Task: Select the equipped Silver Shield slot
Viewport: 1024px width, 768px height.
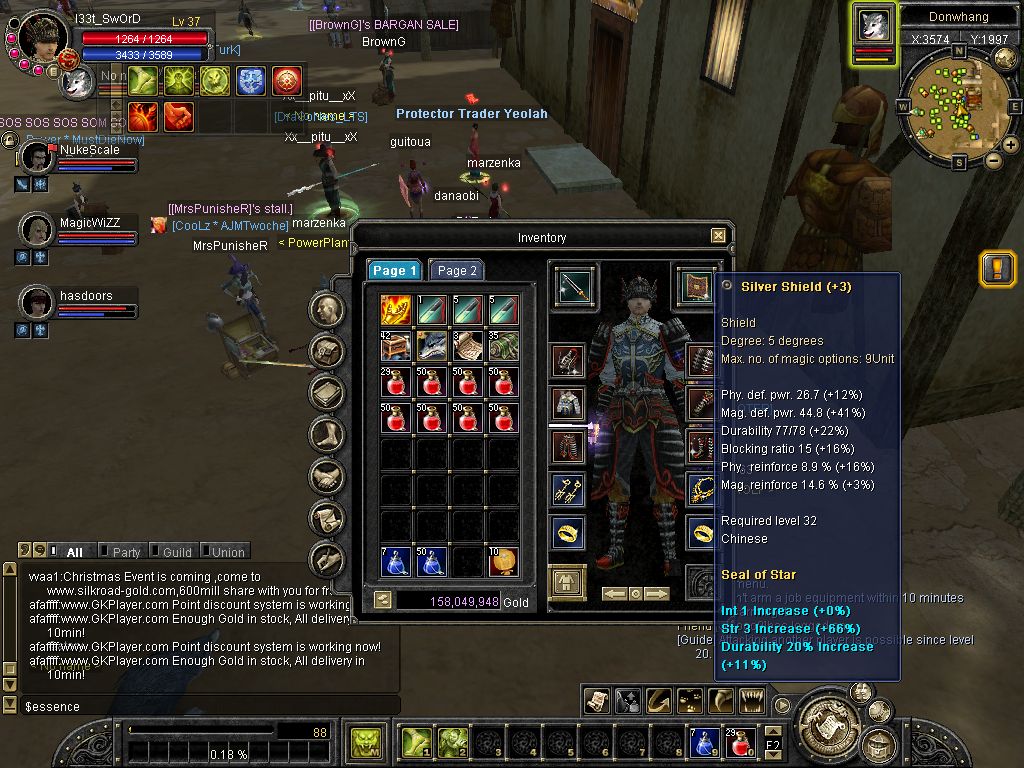Action: pos(696,287)
